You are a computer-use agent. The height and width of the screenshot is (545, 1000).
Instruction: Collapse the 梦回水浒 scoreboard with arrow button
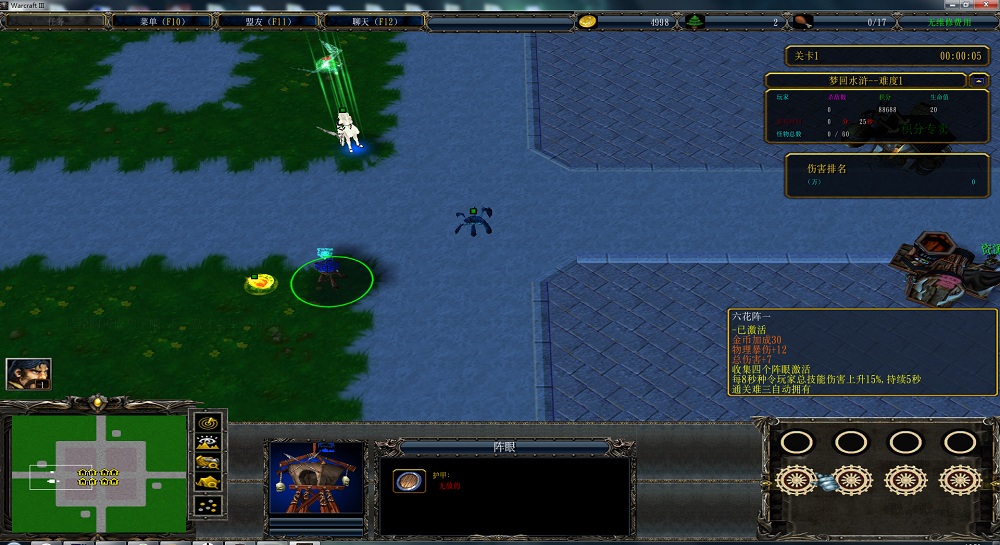pos(980,80)
